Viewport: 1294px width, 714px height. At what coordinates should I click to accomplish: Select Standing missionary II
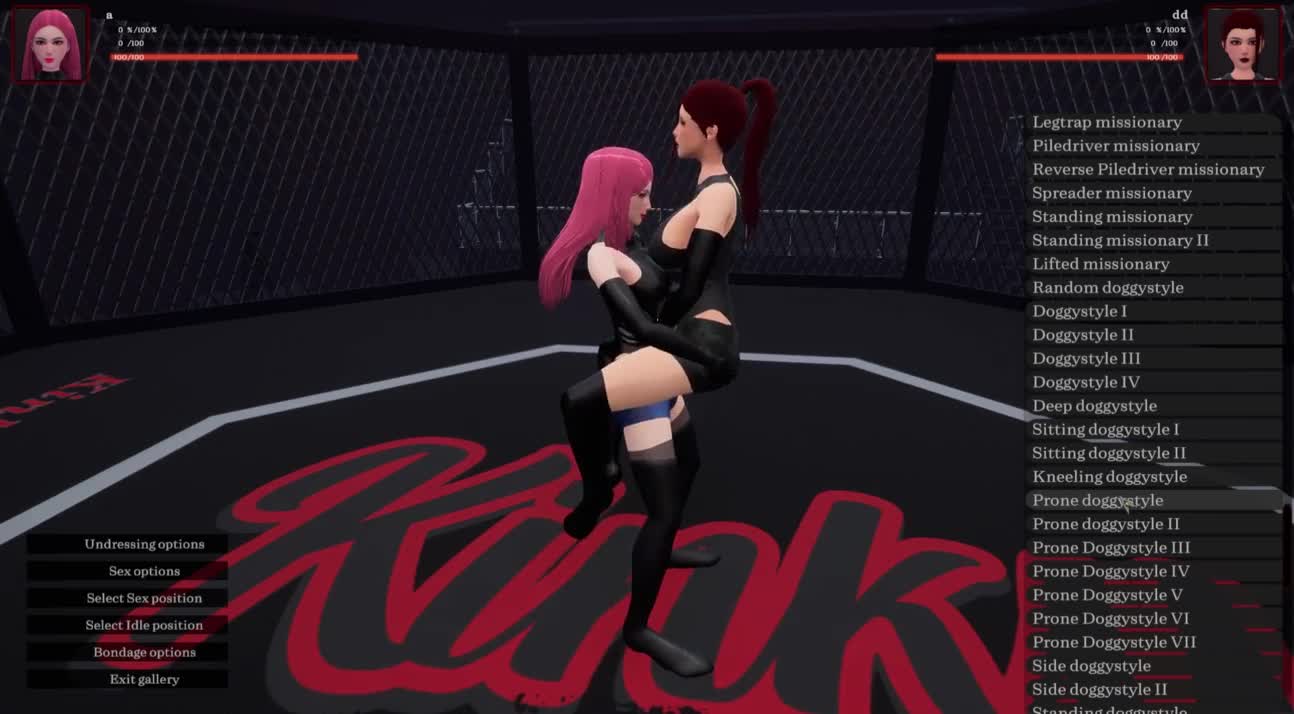click(1120, 240)
